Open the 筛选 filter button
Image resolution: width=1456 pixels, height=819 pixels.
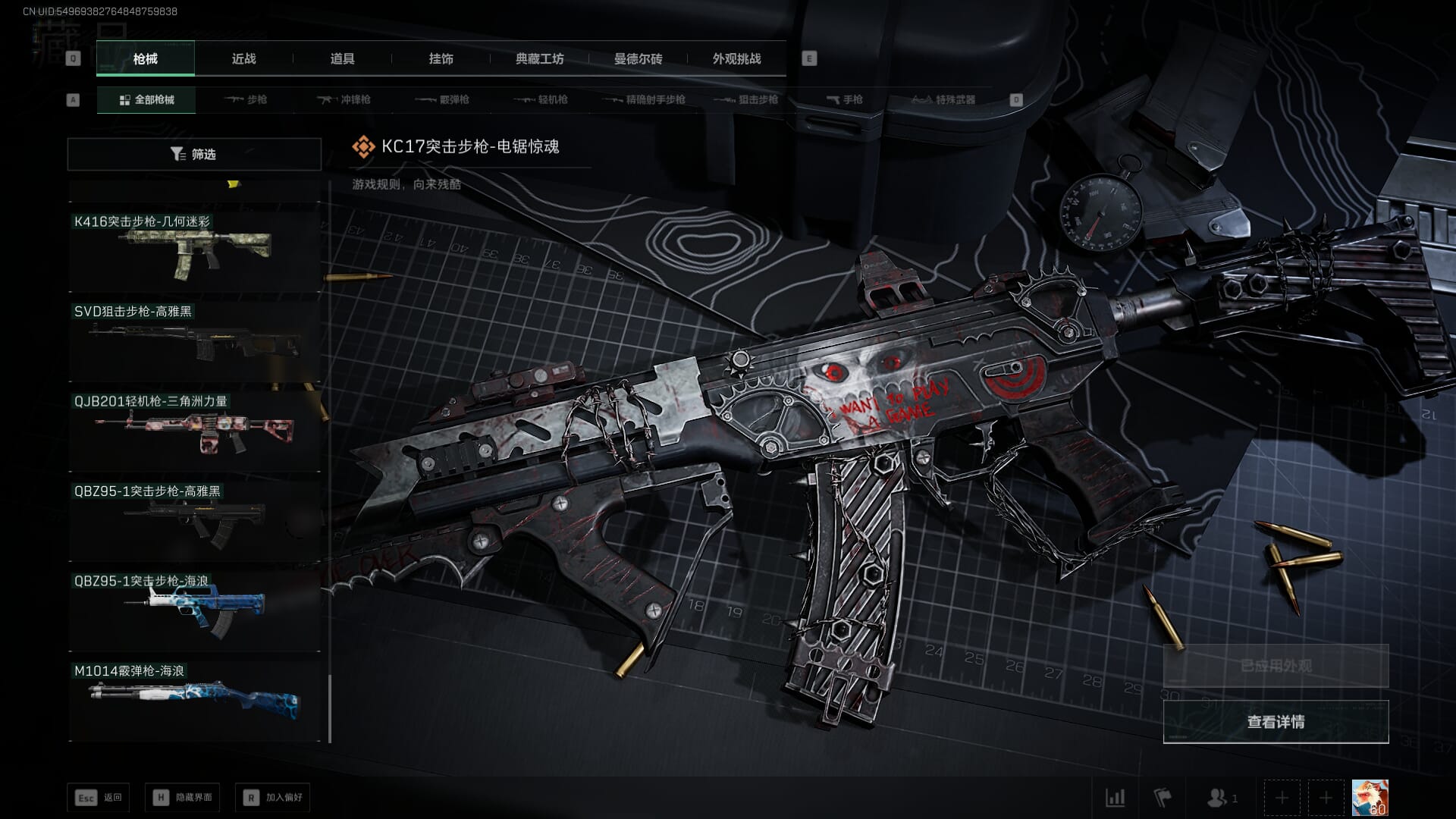[x=194, y=154]
